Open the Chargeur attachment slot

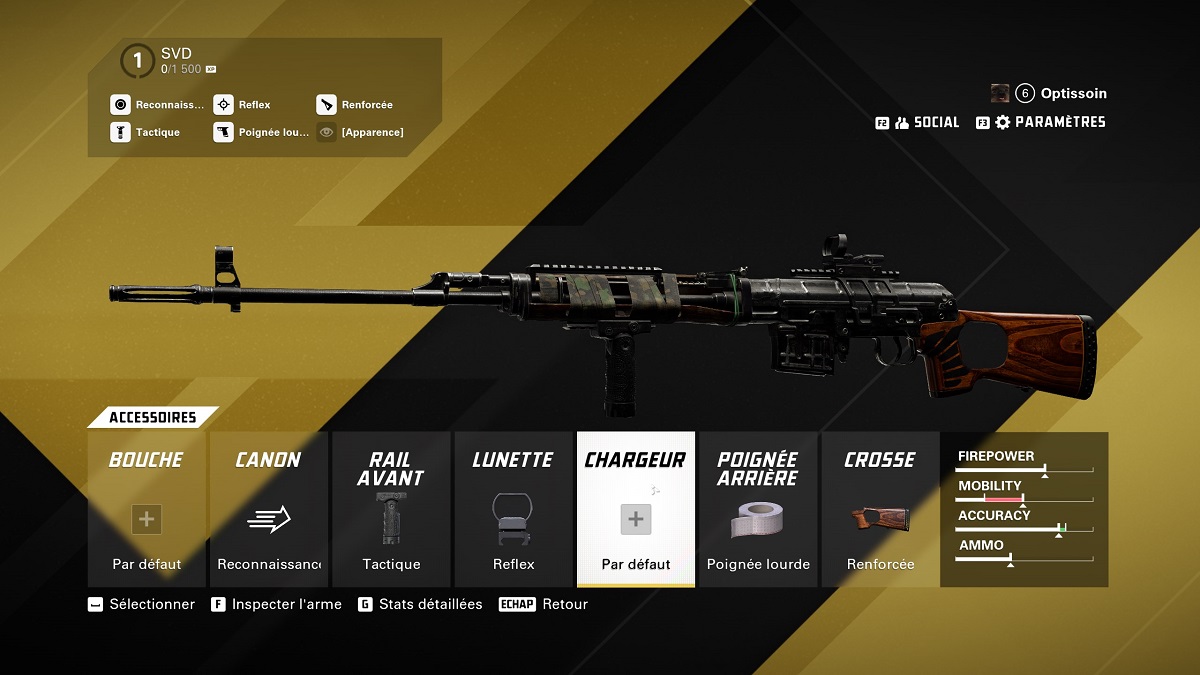pos(635,509)
